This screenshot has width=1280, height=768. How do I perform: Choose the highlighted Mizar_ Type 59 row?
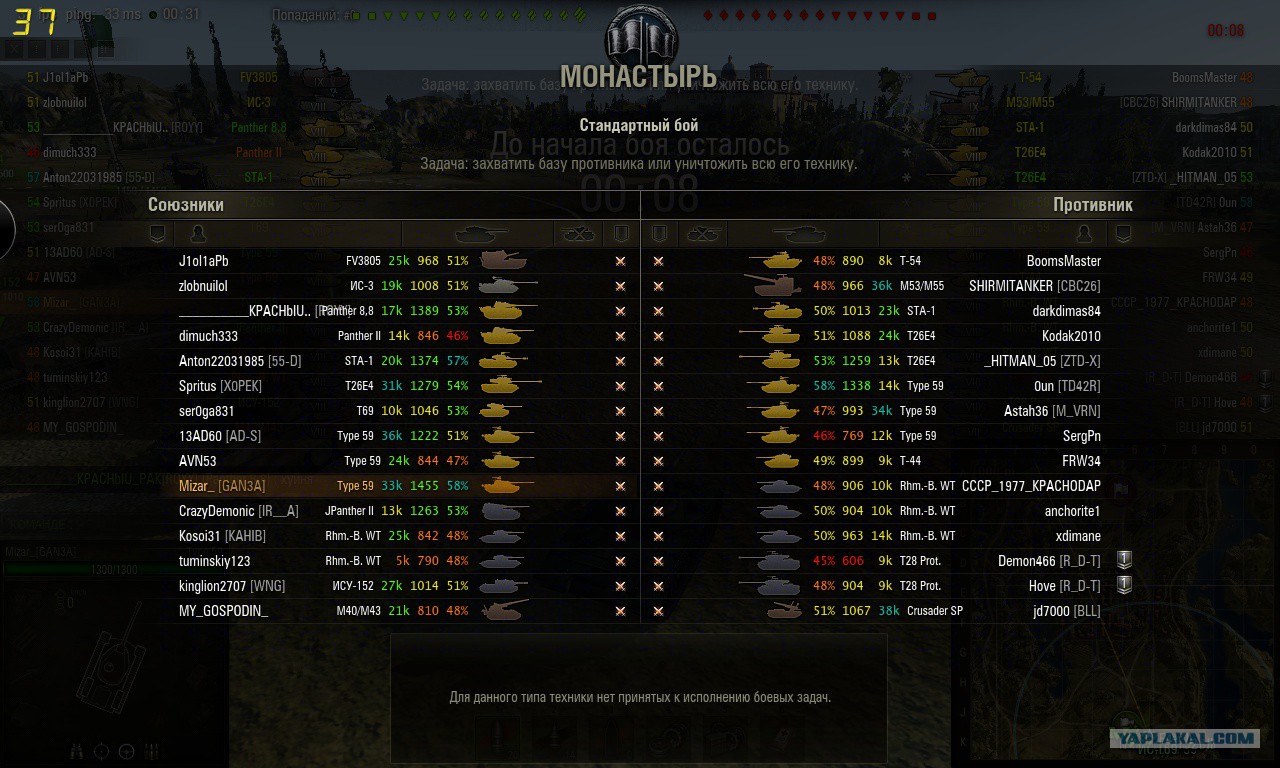pyautogui.click(x=395, y=486)
